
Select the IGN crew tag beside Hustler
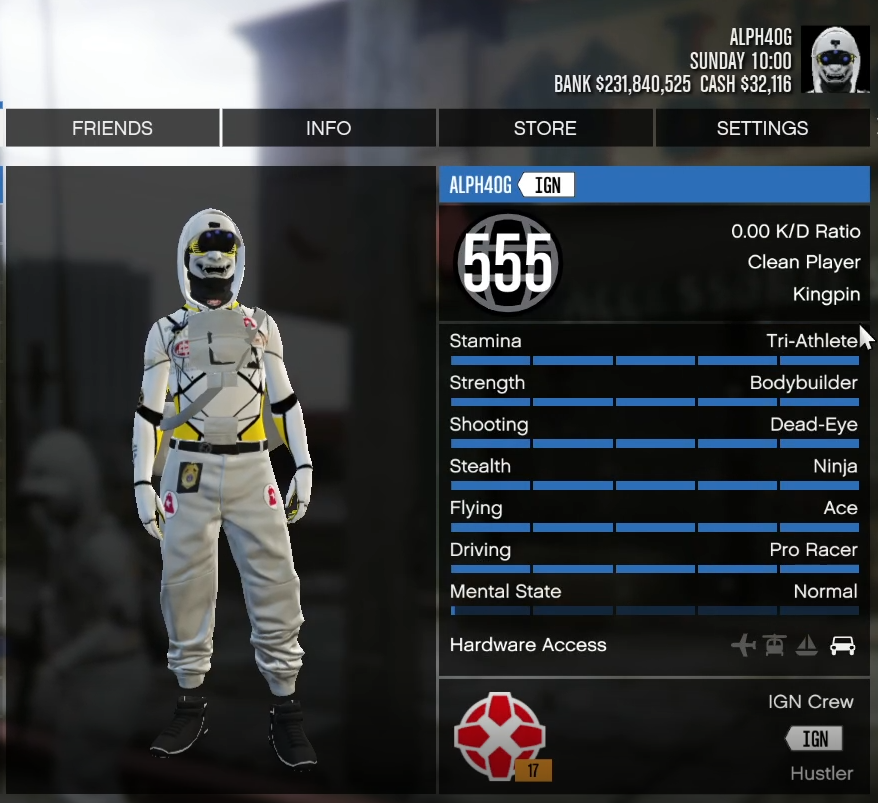tap(814, 739)
